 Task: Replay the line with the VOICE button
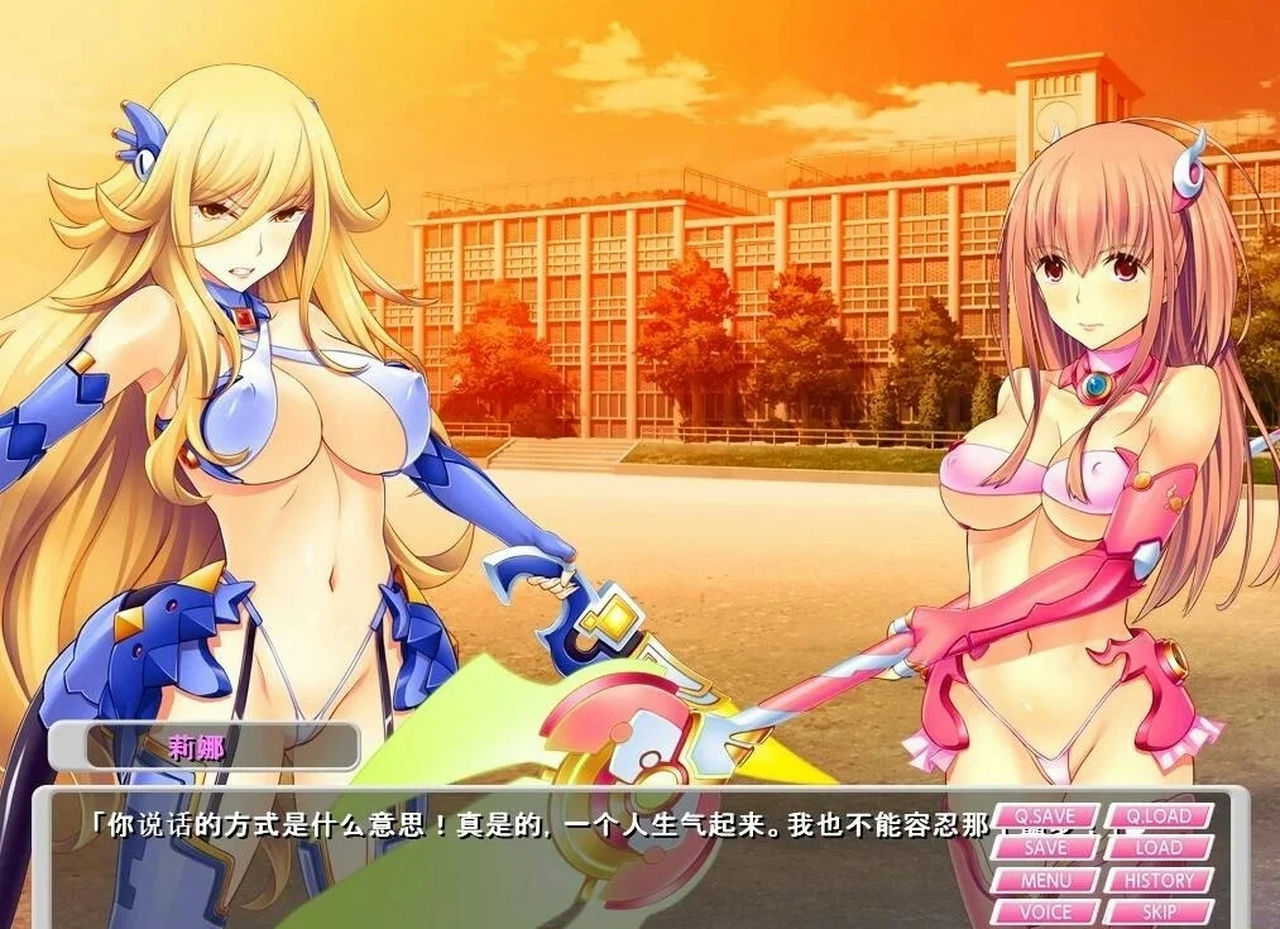pos(1046,913)
